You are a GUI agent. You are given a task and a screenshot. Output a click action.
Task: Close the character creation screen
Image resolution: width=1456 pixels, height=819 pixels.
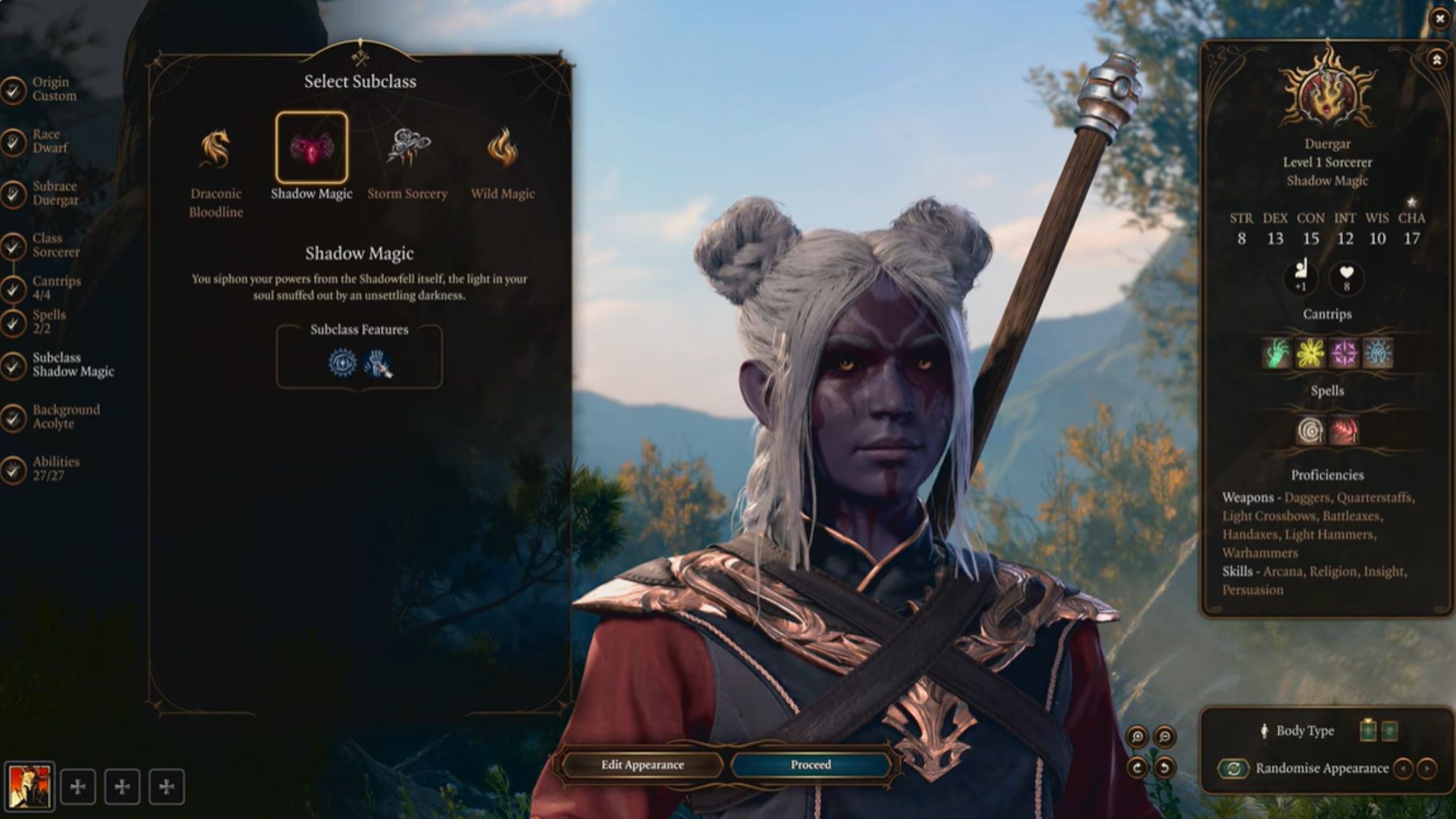pos(1440,19)
